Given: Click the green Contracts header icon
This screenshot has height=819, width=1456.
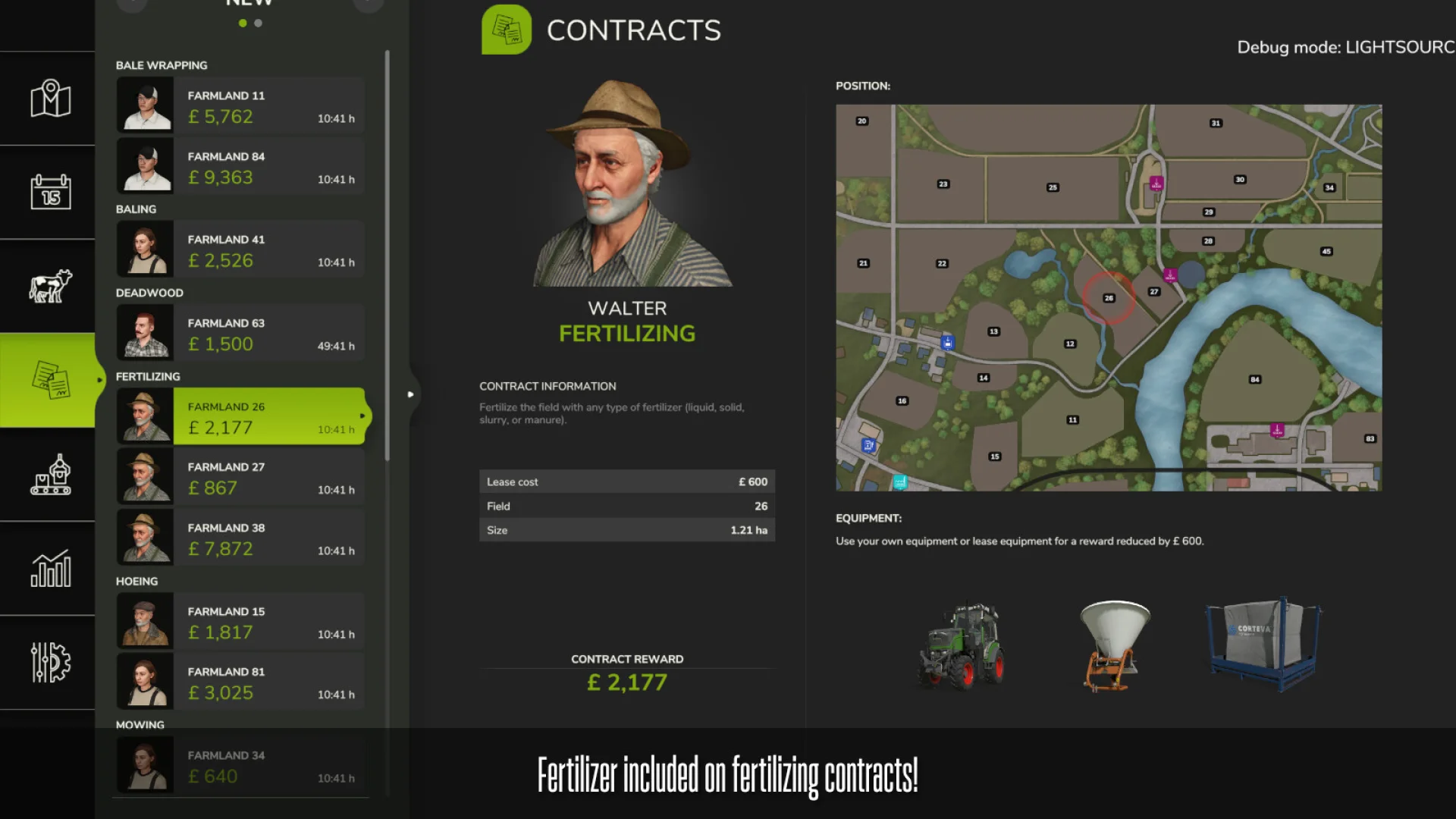Looking at the screenshot, I should (x=507, y=30).
